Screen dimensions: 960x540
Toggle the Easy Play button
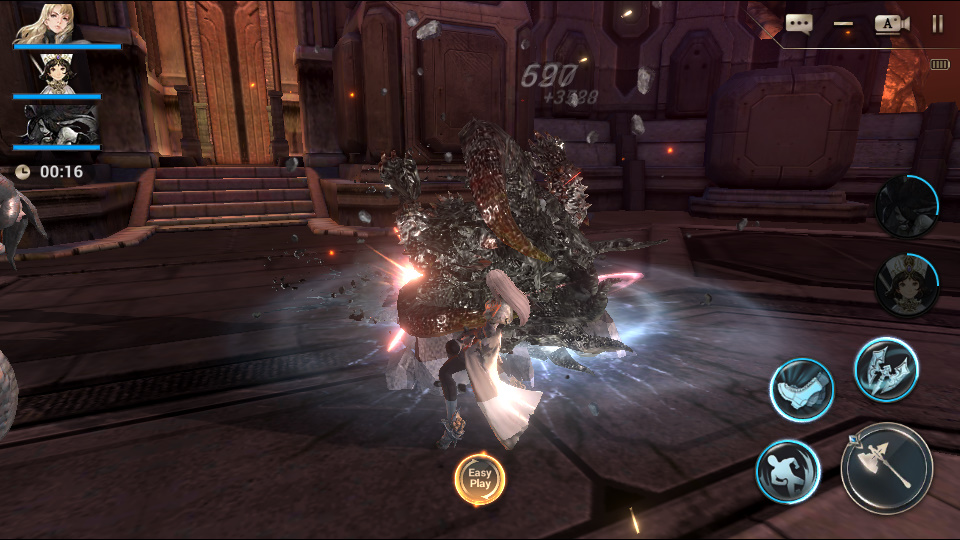point(480,478)
